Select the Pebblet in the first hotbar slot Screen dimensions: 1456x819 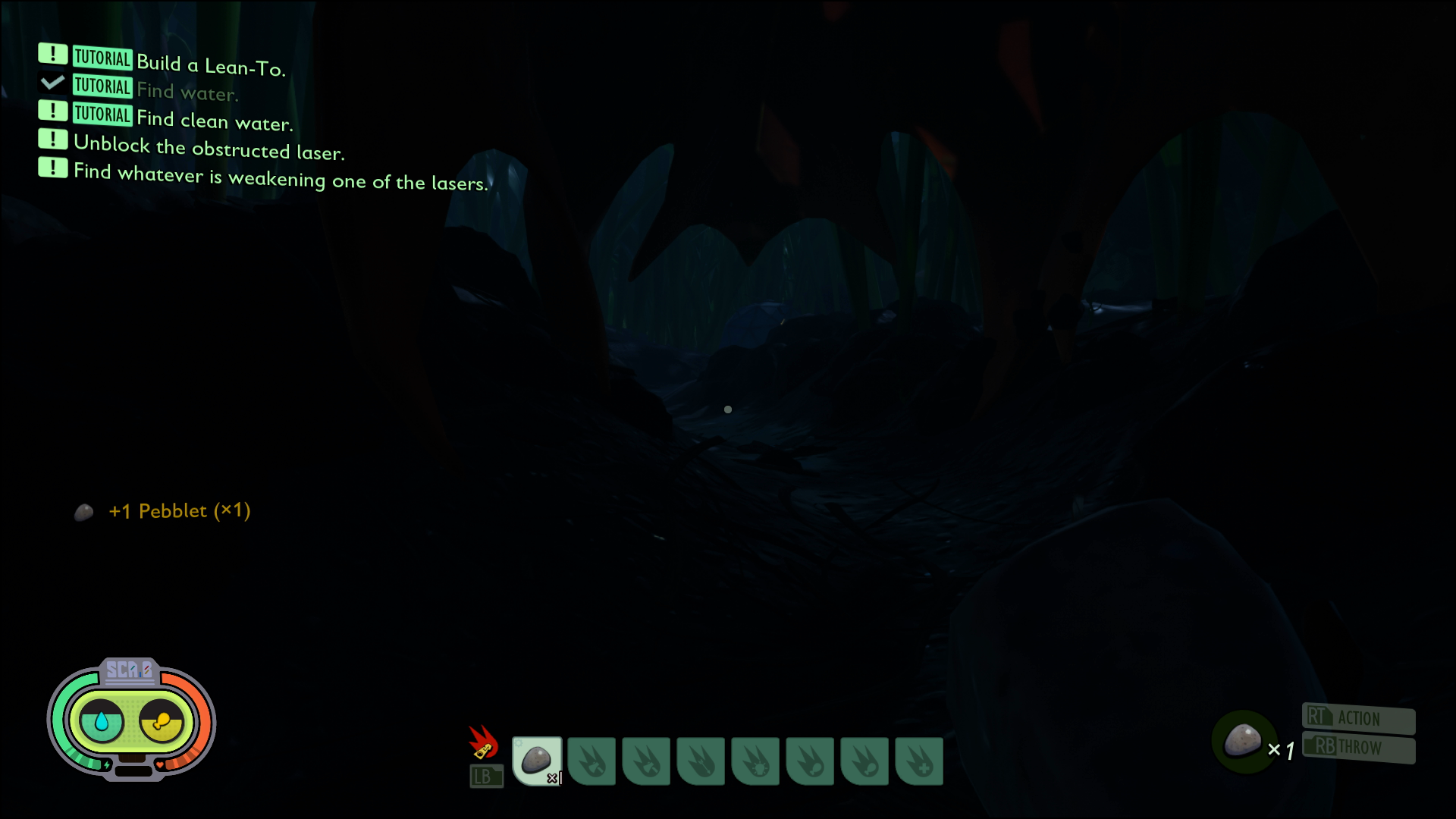coord(537,761)
